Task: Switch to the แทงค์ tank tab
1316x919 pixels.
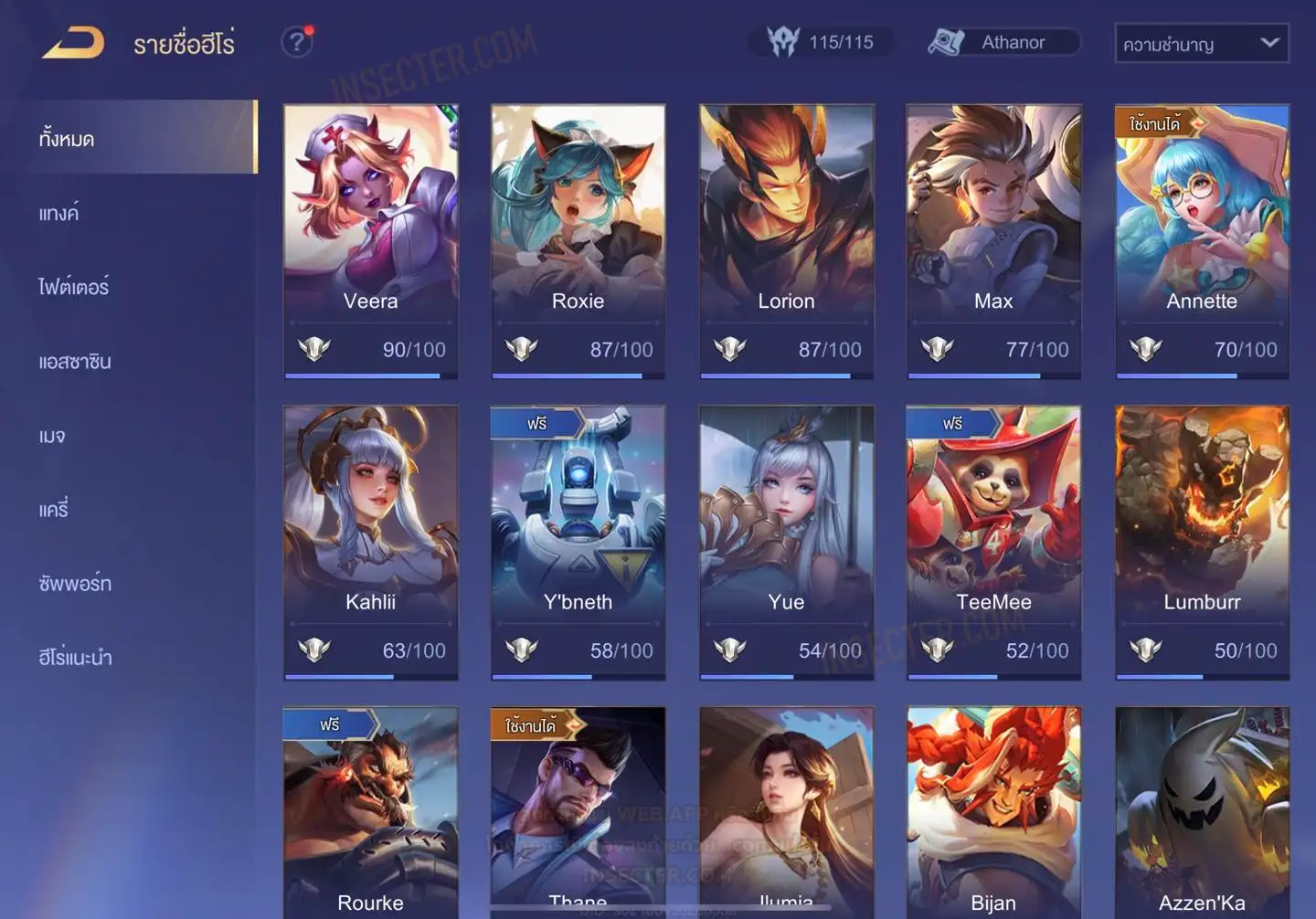Action: pos(59,214)
